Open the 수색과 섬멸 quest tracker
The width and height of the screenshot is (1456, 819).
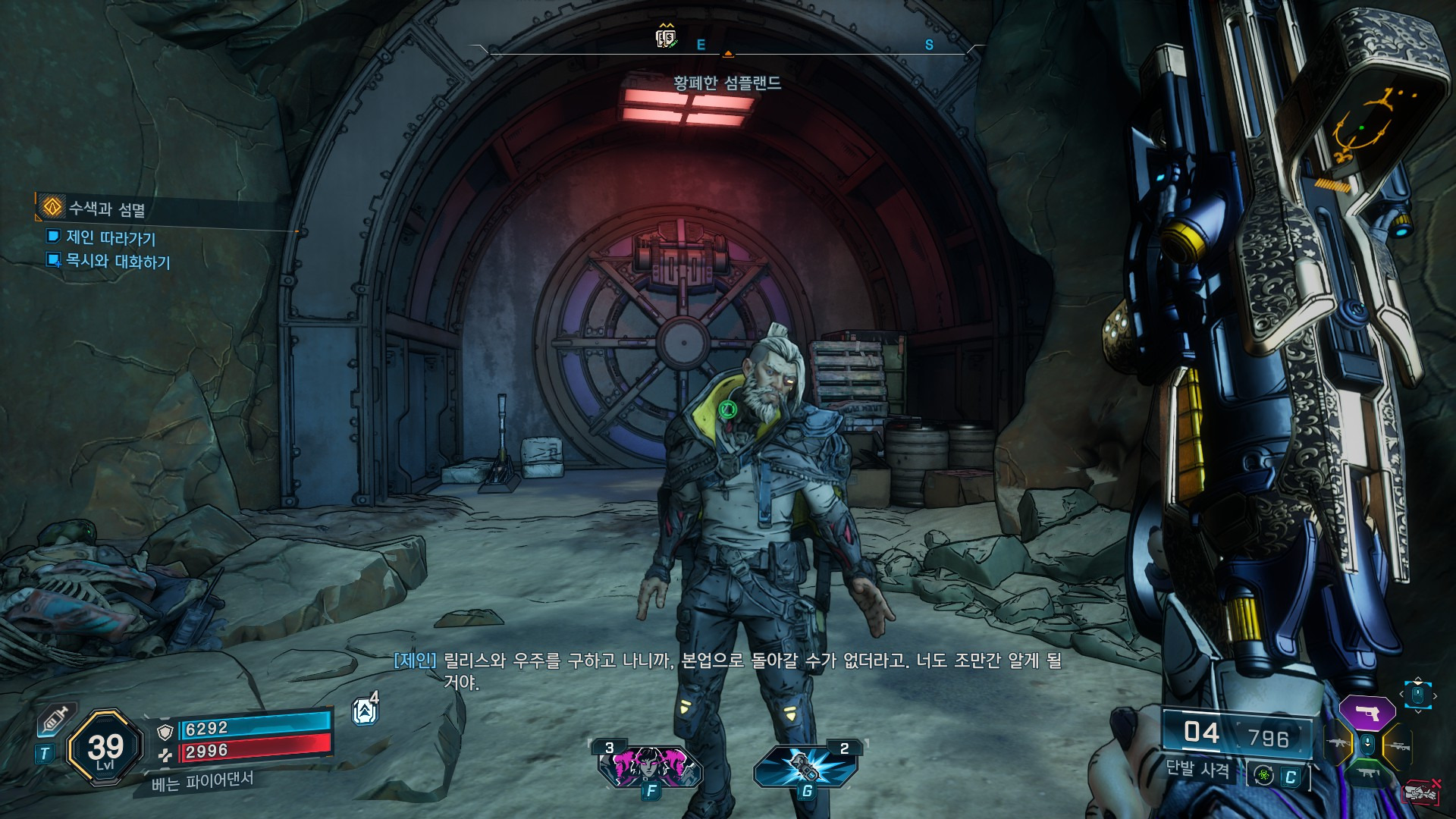click(106, 208)
